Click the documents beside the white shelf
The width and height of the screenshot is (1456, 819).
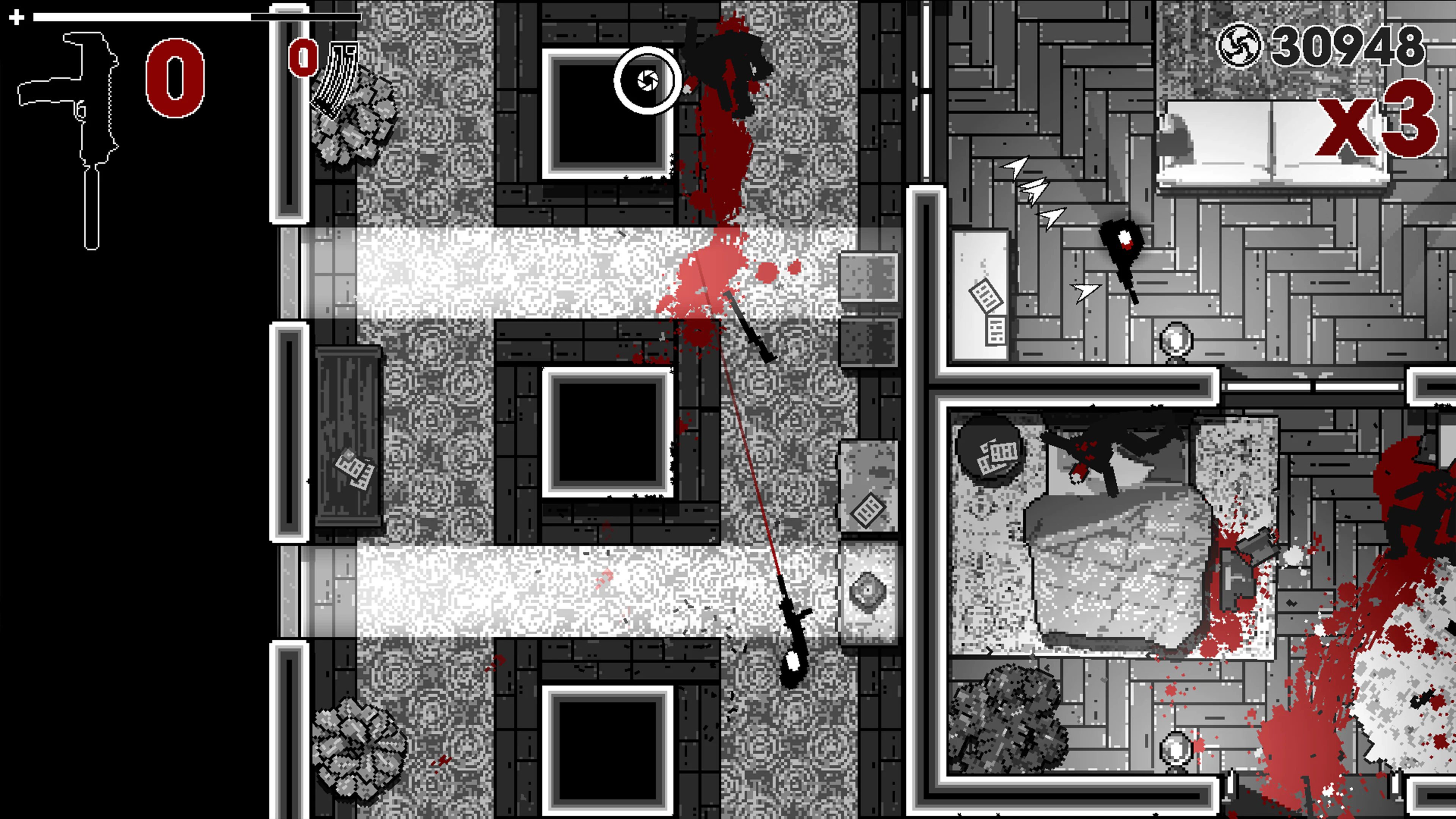coord(987,297)
